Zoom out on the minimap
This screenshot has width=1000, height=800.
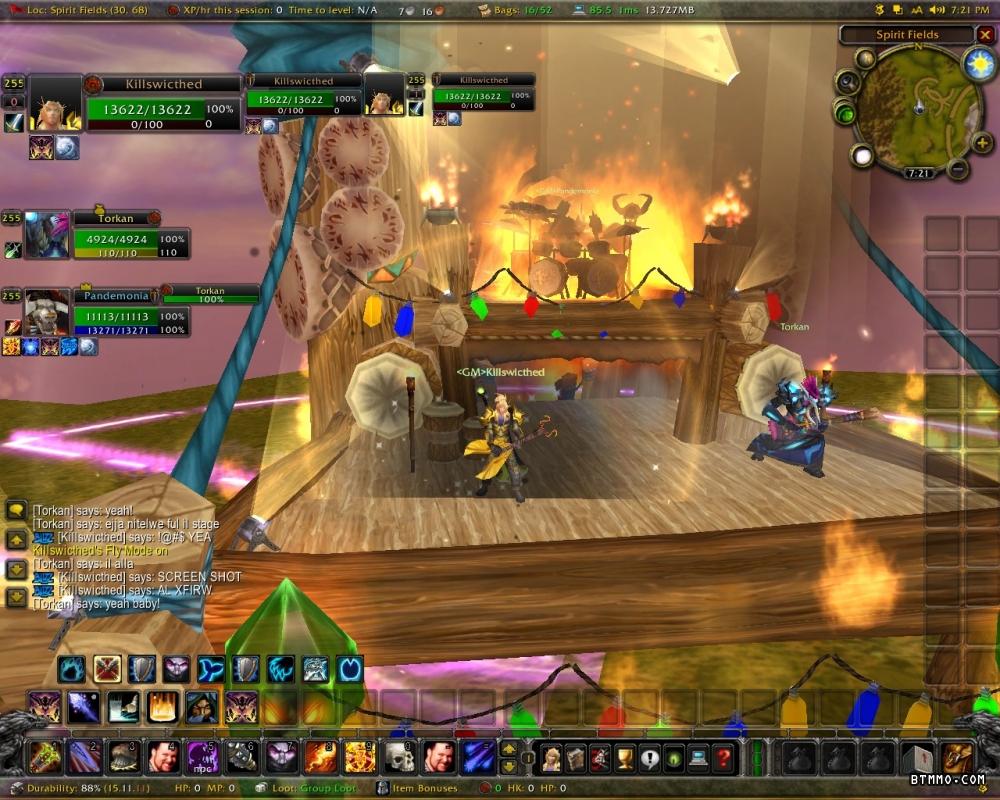tap(958, 169)
